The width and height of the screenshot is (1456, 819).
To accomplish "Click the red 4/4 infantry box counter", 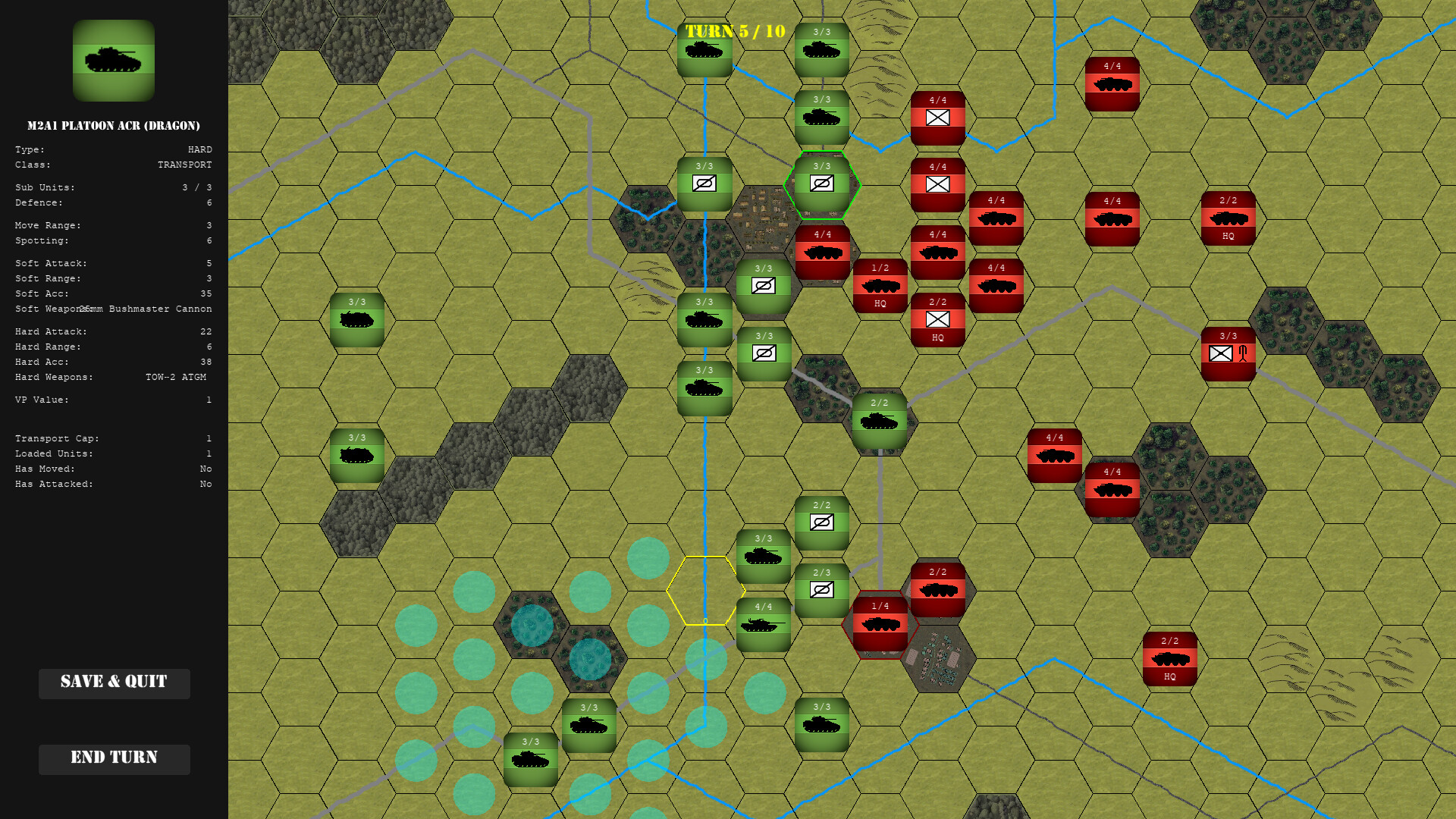I will (938, 182).
